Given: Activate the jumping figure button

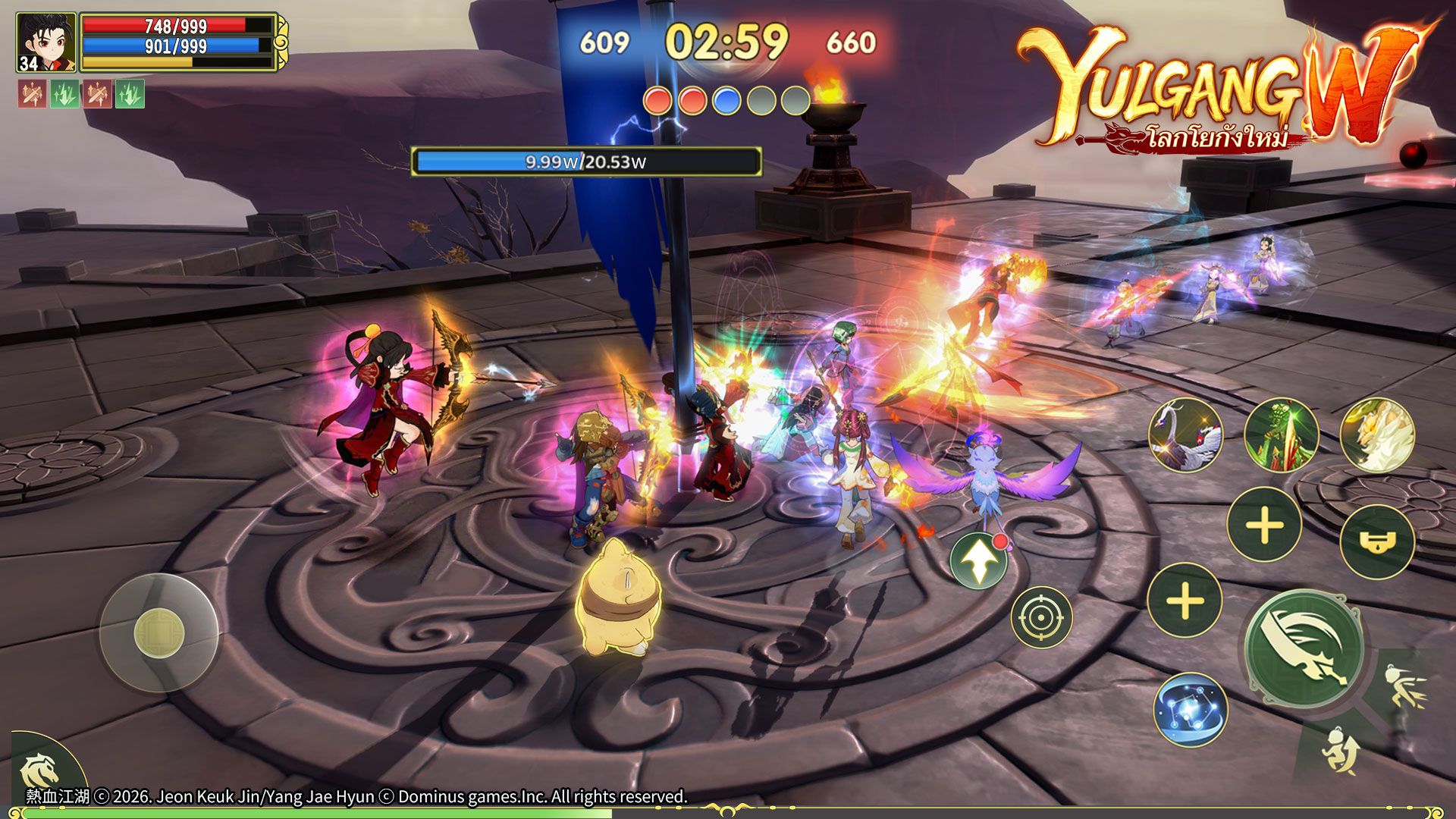Looking at the screenshot, I should point(1341,752).
